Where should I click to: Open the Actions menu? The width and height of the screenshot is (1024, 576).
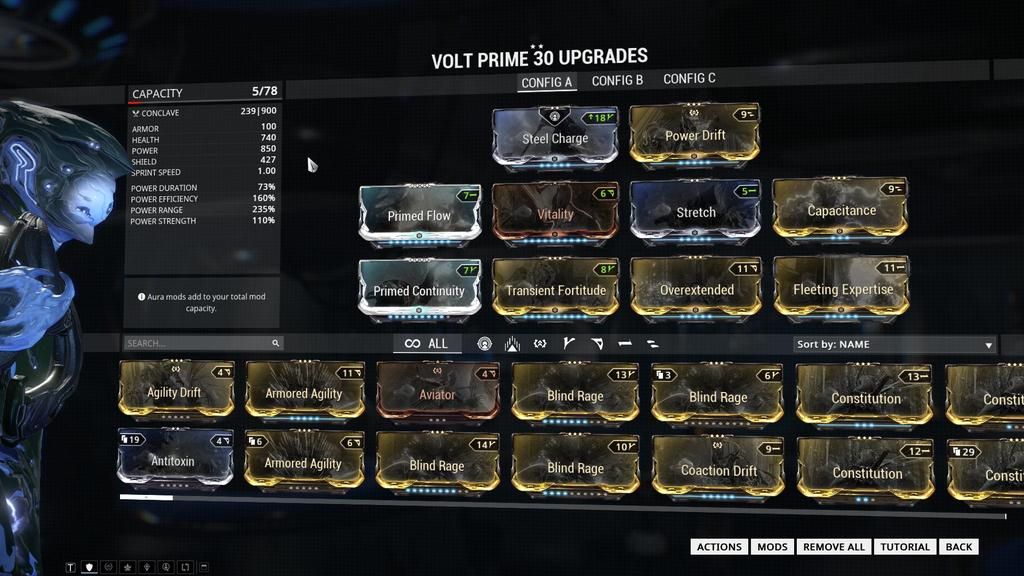point(719,547)
